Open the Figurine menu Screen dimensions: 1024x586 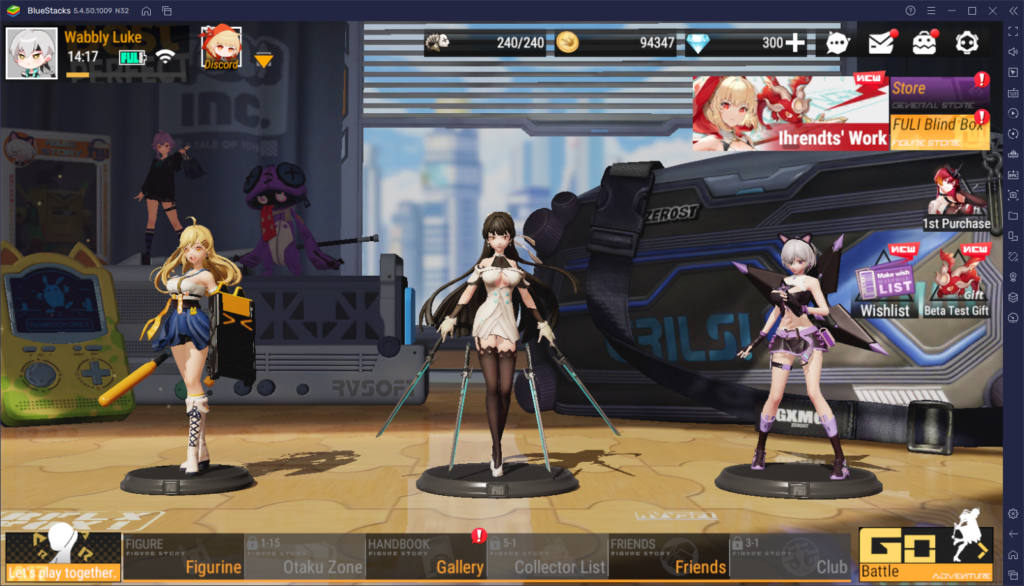pyautogui.click(x=183, y=557)
